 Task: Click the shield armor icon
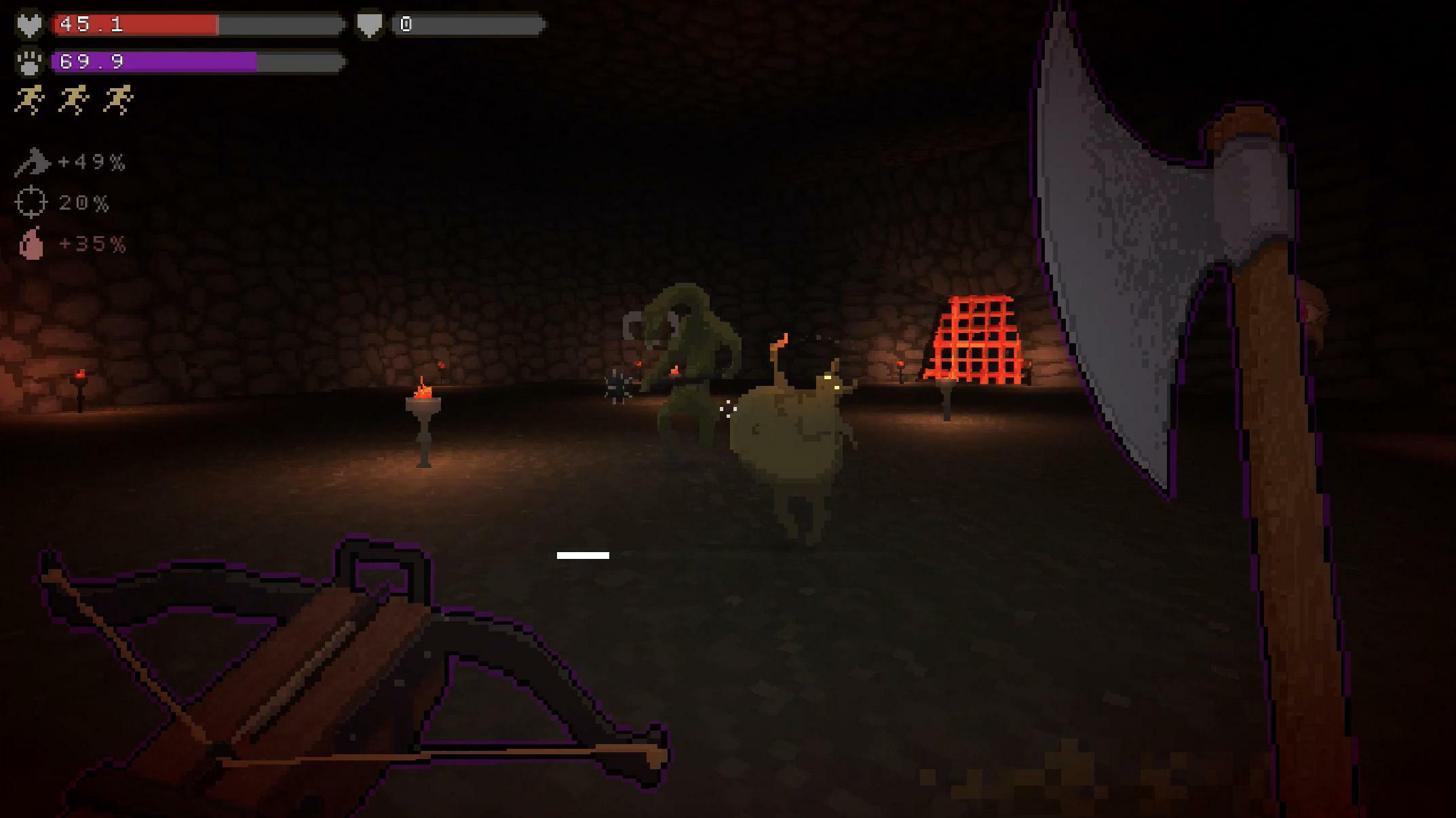click(x=370, y=24)
